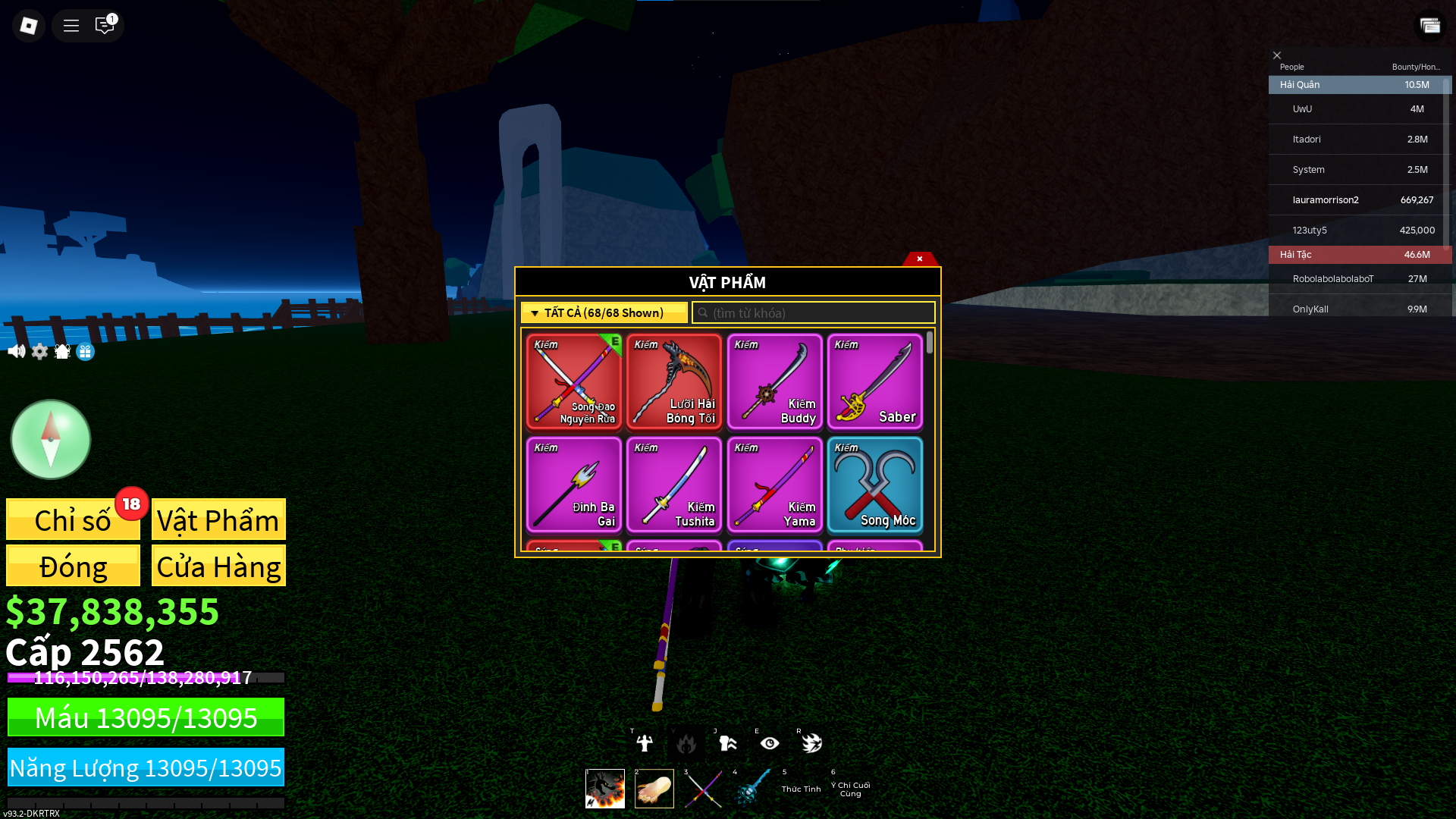The image size is (1456, 819).
Task: Select the Song Móc twin hooks
Action: coord(874,485)
